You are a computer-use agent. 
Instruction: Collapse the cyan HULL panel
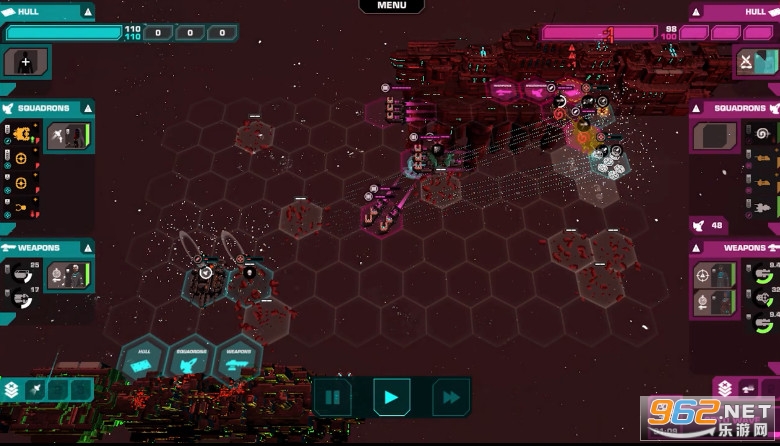click(x=88, y=12)
